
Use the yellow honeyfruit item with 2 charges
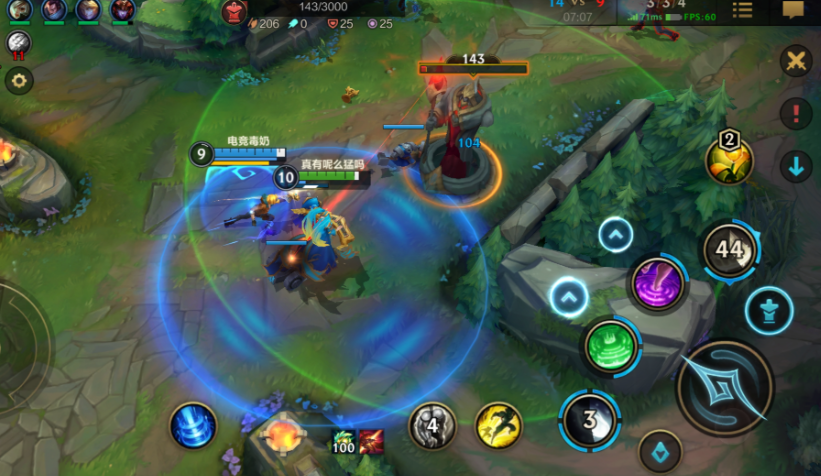point(729,159)
